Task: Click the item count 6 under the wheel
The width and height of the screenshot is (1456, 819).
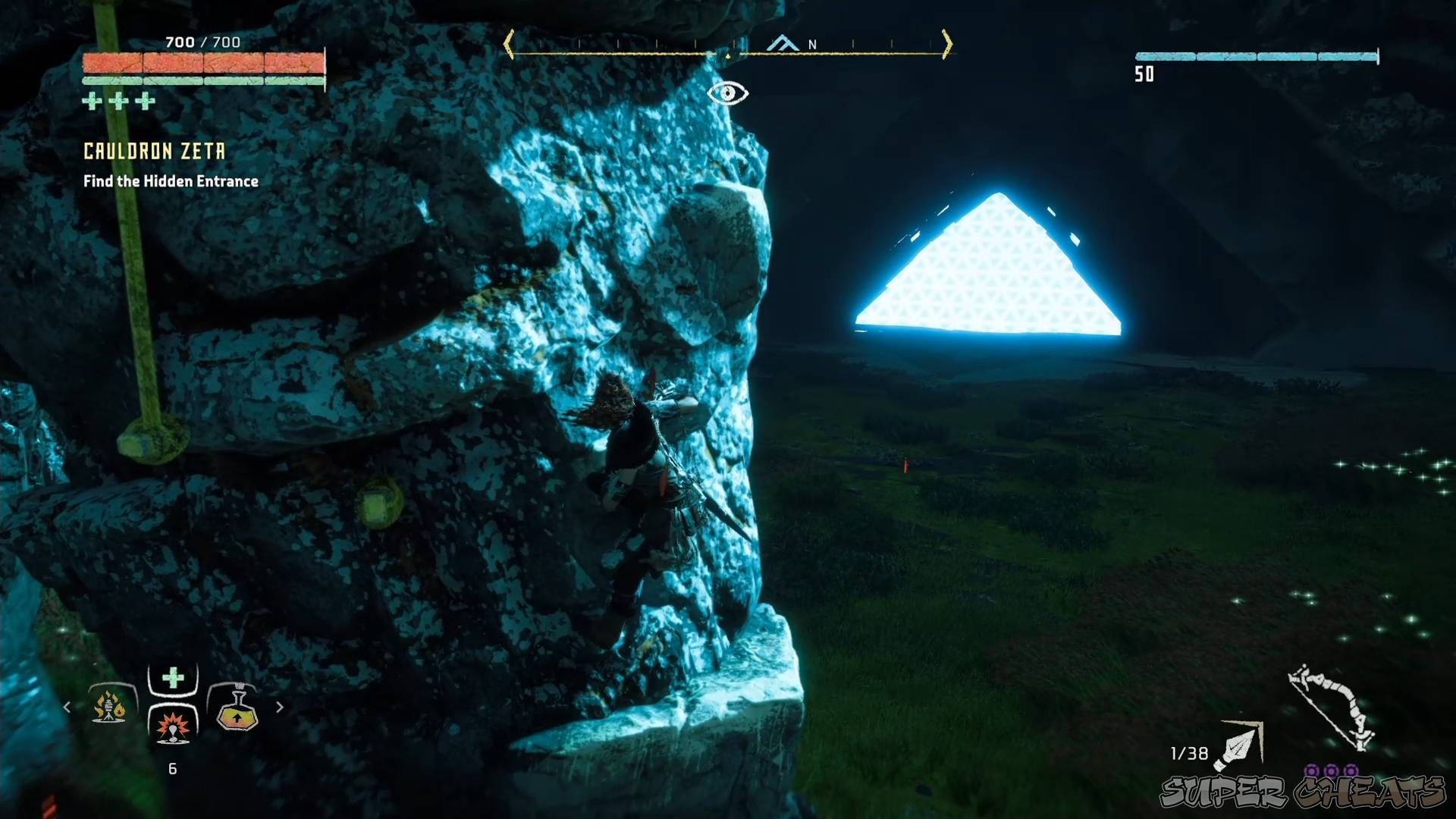Action: click(x=173, y=769)
